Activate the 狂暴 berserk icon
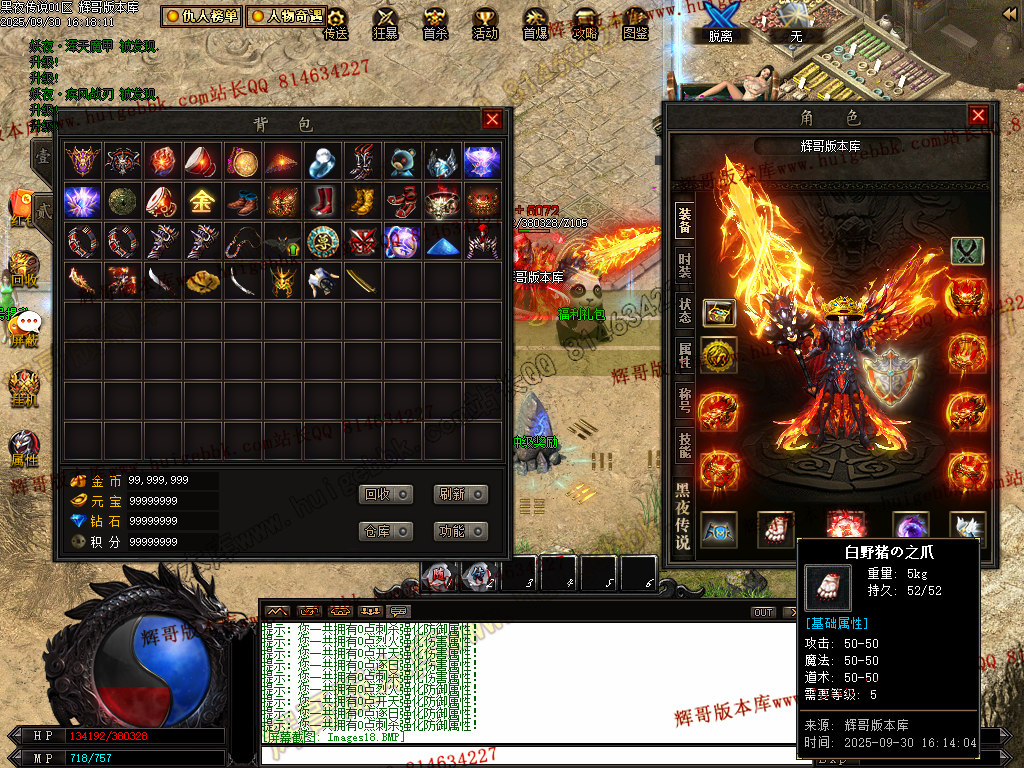This screenshot has height=768, width=1024. [x=386, y=22]
